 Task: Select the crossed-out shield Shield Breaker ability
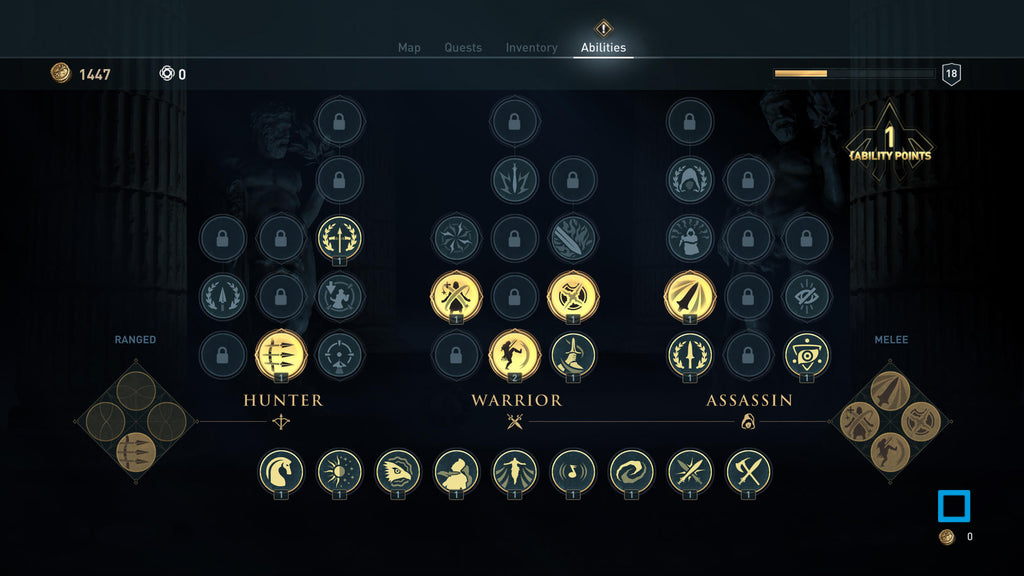click(x=573, y=297)
